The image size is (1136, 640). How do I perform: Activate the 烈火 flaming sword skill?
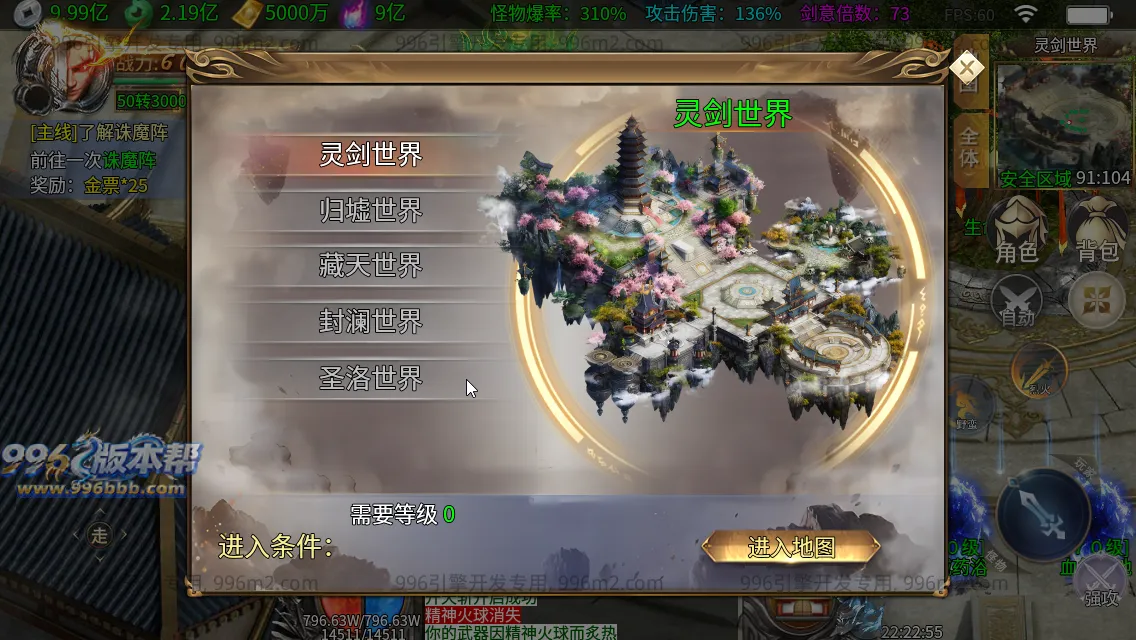[1038, 371]
